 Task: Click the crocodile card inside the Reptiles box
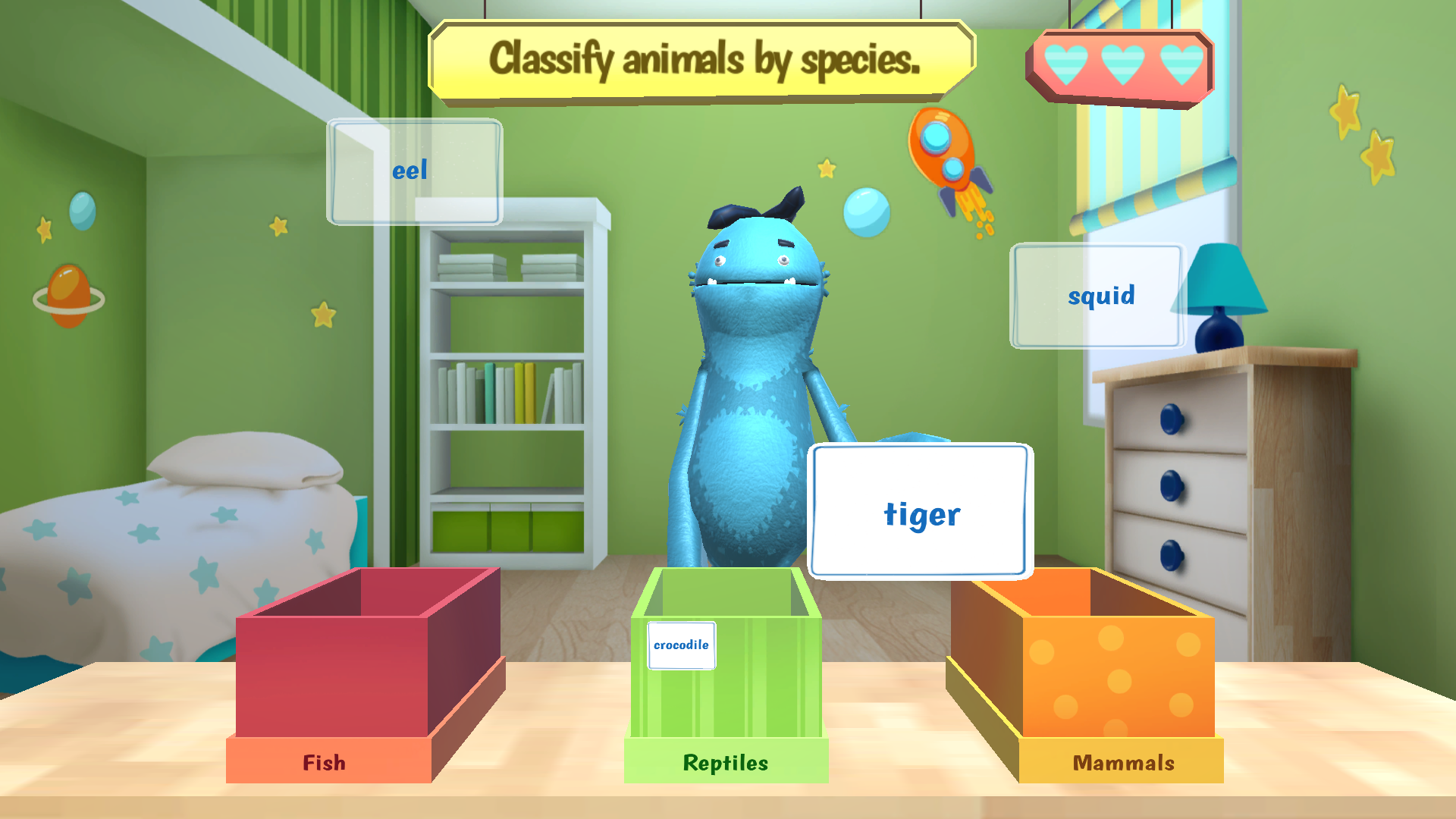point(681,645)
